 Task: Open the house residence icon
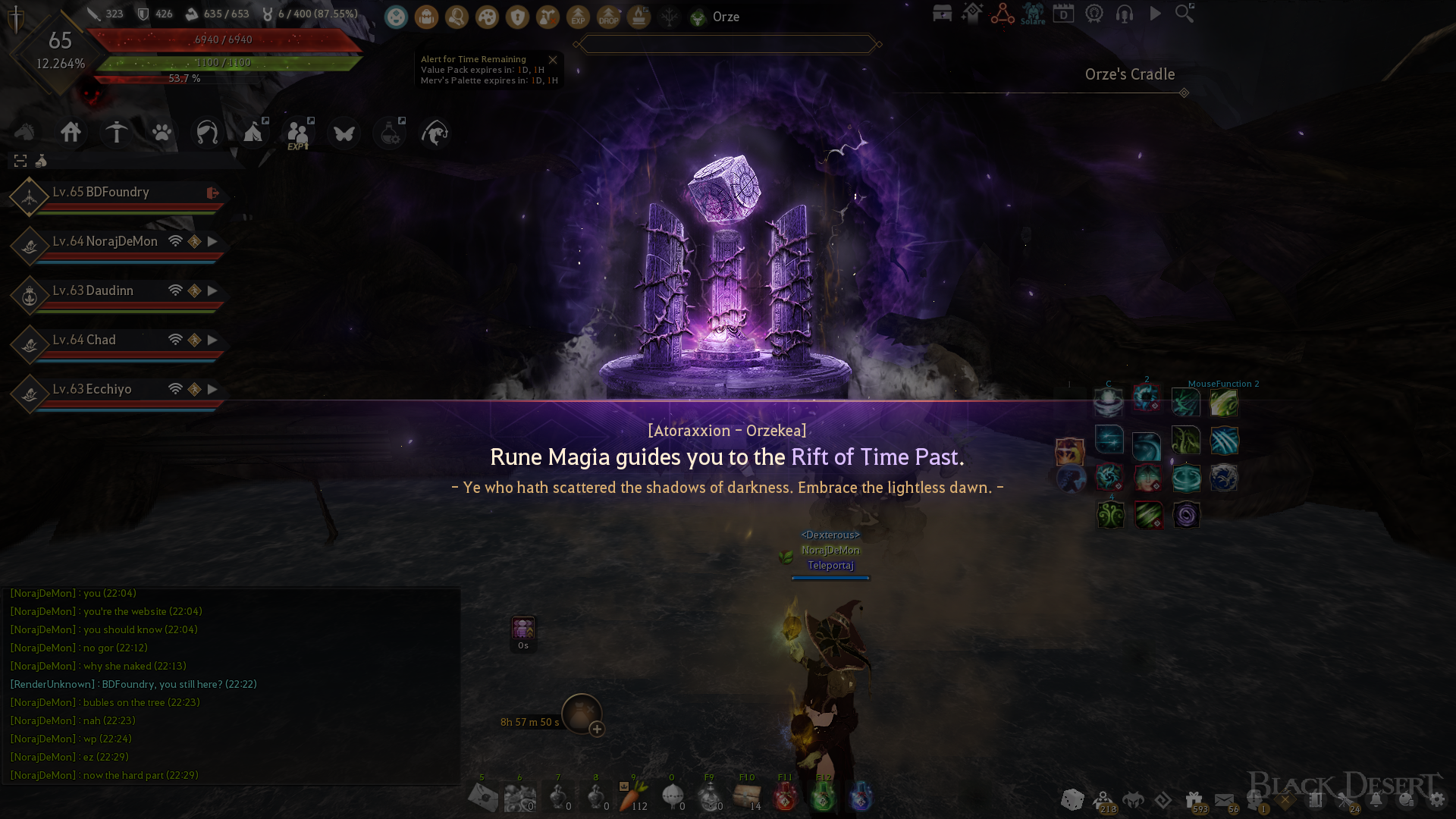pos(71,133)
